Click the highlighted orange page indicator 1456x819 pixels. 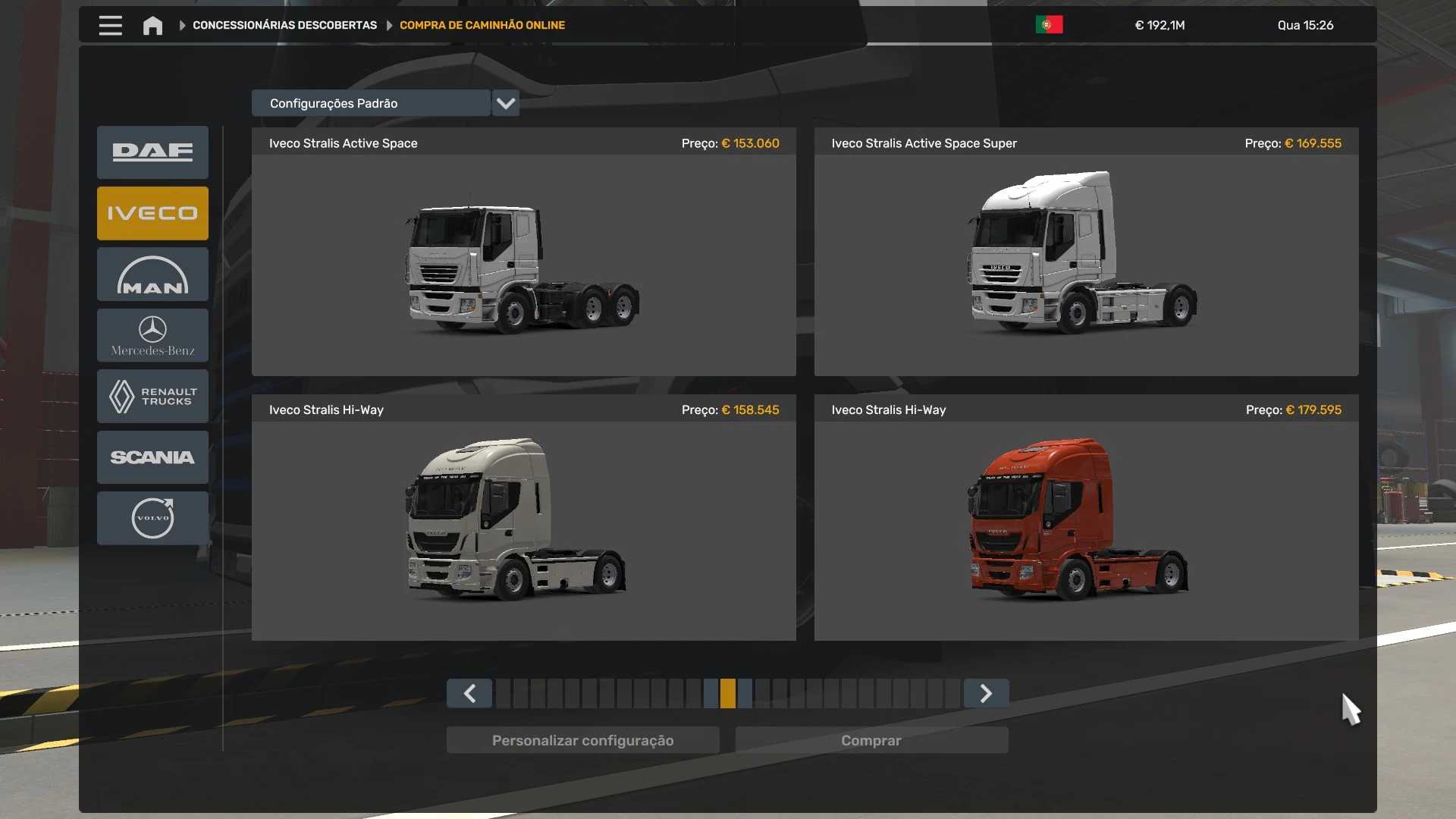[728, 693]
